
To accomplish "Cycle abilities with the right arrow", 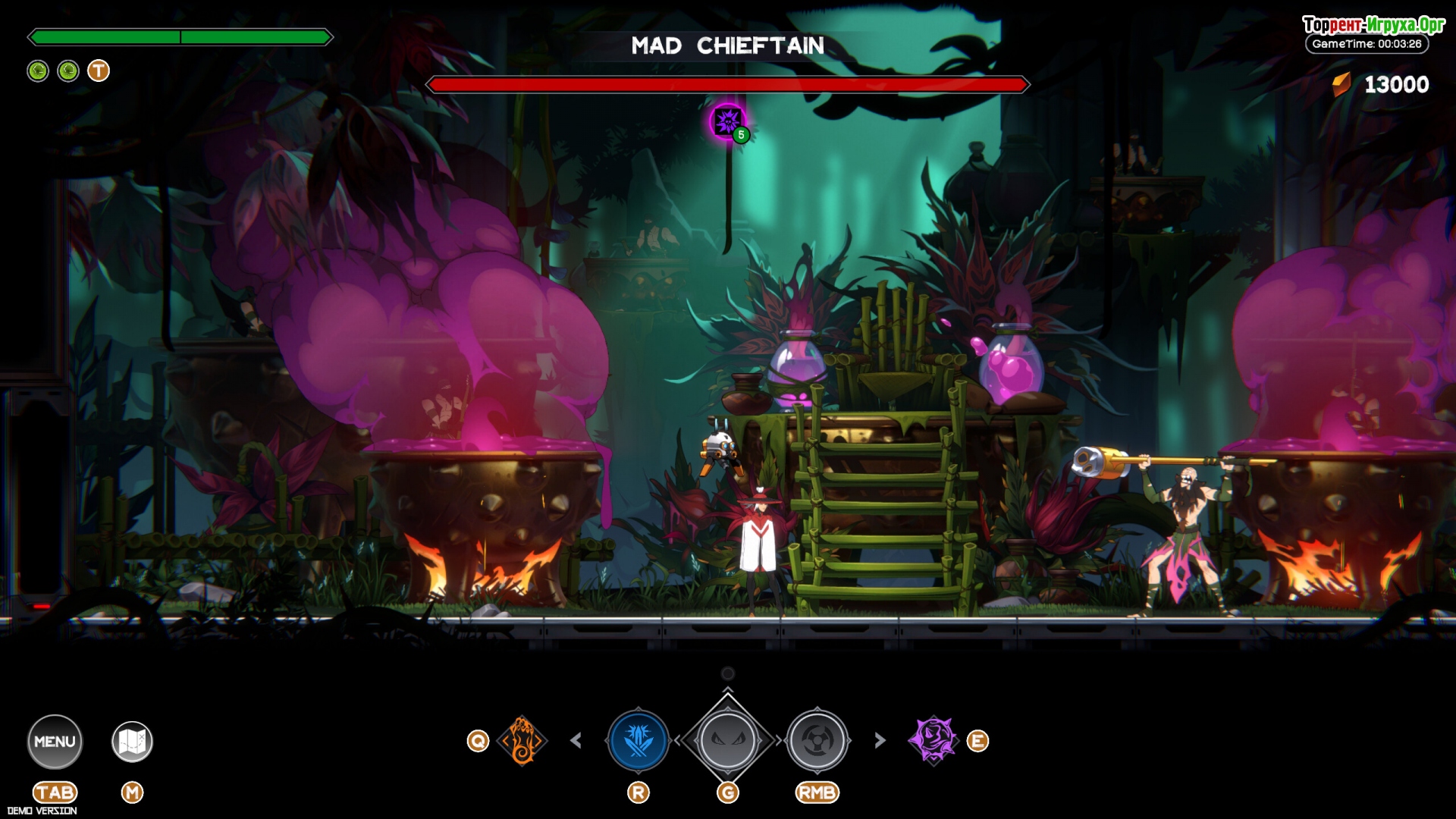I will 880,740.
